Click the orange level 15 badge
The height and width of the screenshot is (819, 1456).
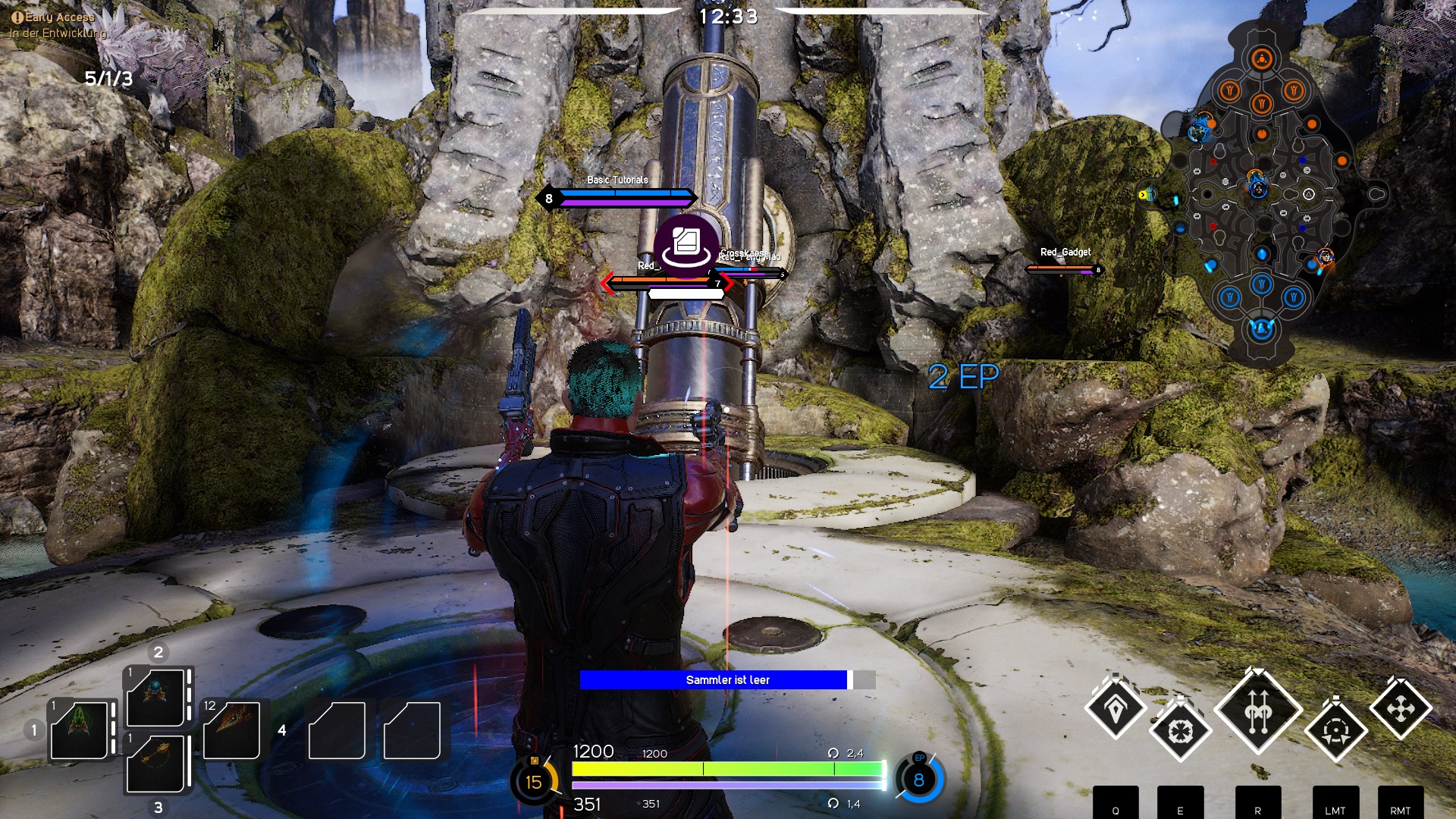534,781
